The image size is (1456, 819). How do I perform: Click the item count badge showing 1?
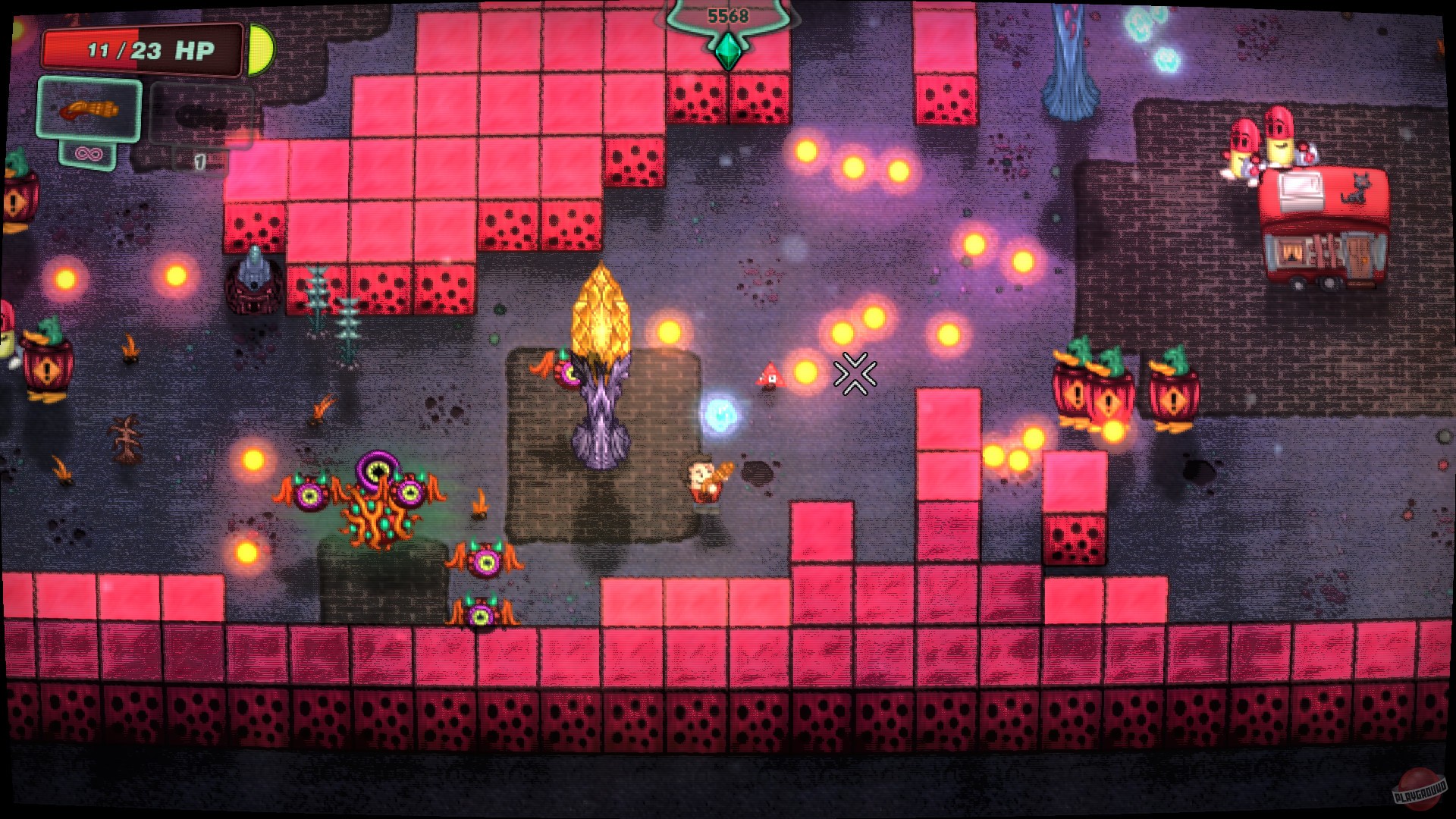(199, 161)
